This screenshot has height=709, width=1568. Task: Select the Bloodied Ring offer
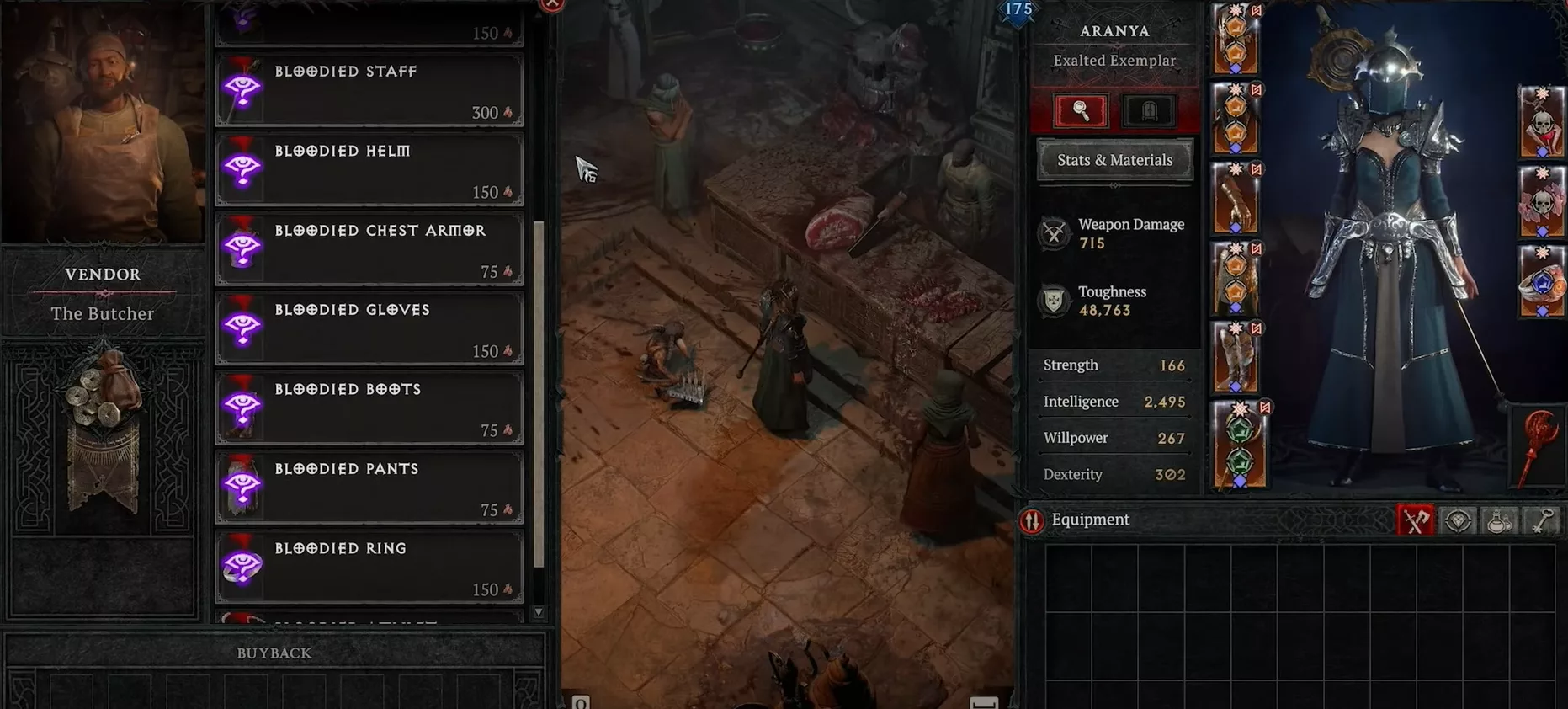point(369,567)
